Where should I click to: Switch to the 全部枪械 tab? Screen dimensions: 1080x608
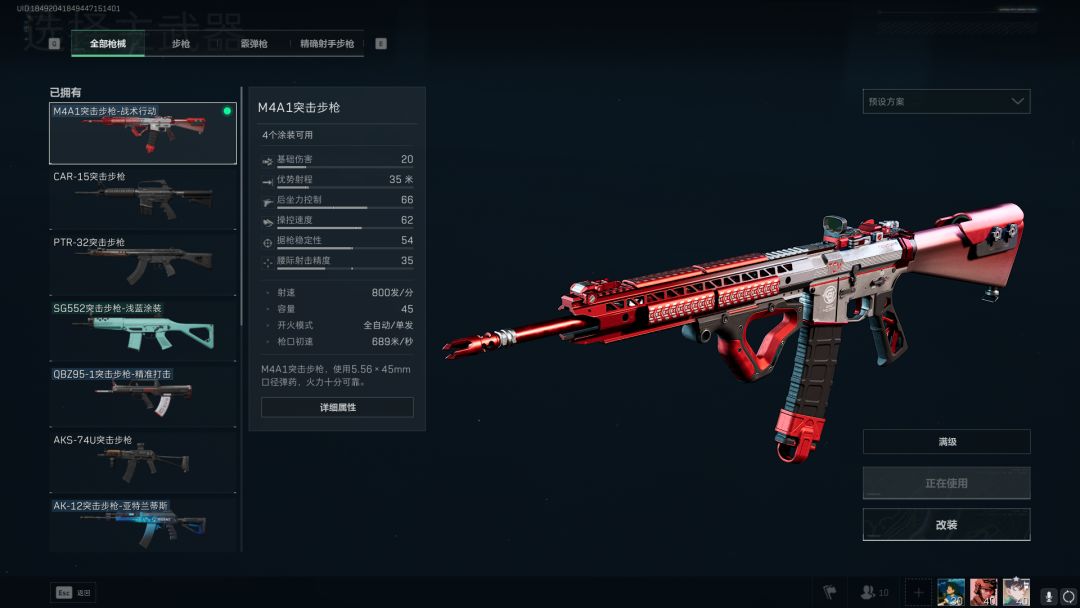[x=108, y=44]
